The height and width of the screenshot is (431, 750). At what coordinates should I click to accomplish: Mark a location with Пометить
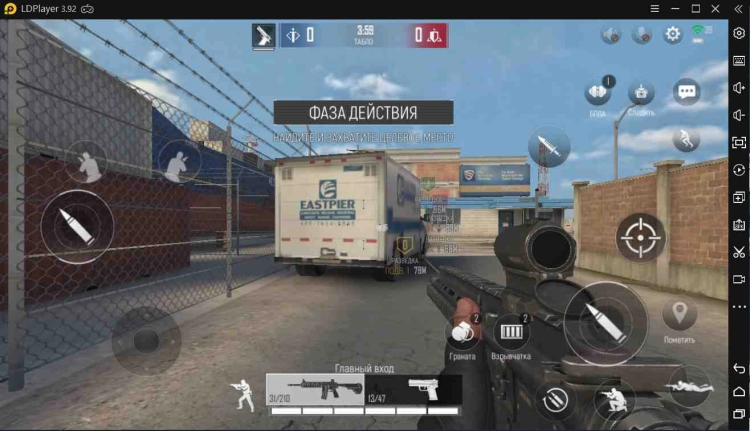680,316
